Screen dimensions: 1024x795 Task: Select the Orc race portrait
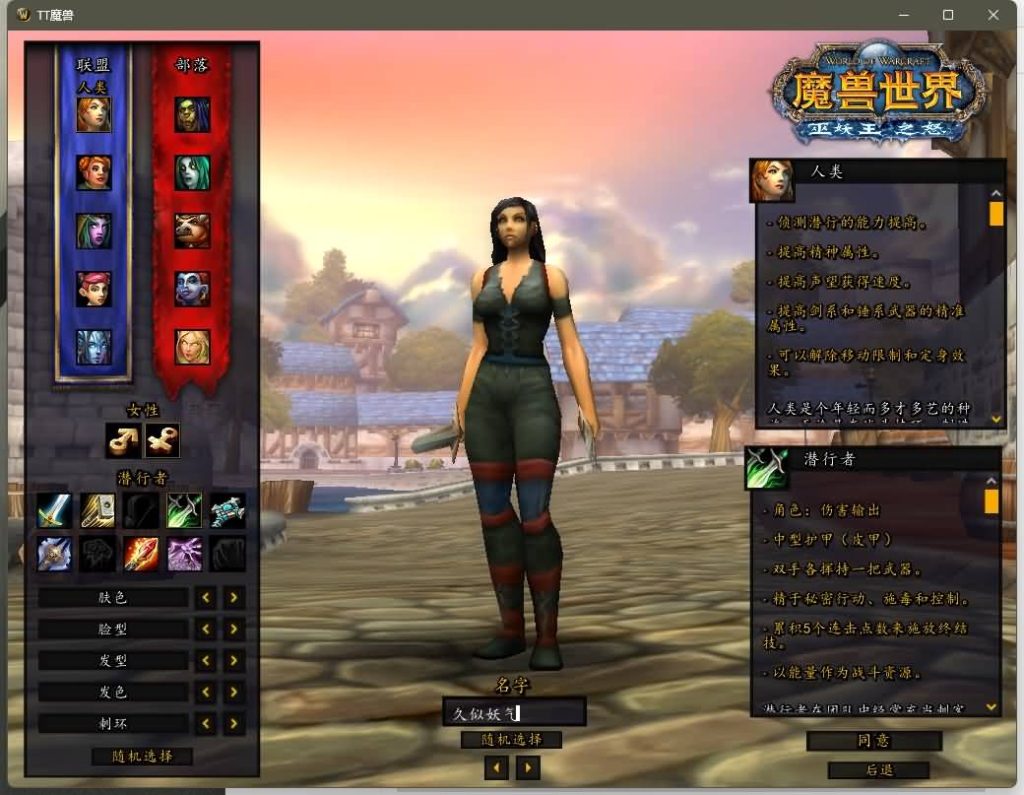coord(192,114)
